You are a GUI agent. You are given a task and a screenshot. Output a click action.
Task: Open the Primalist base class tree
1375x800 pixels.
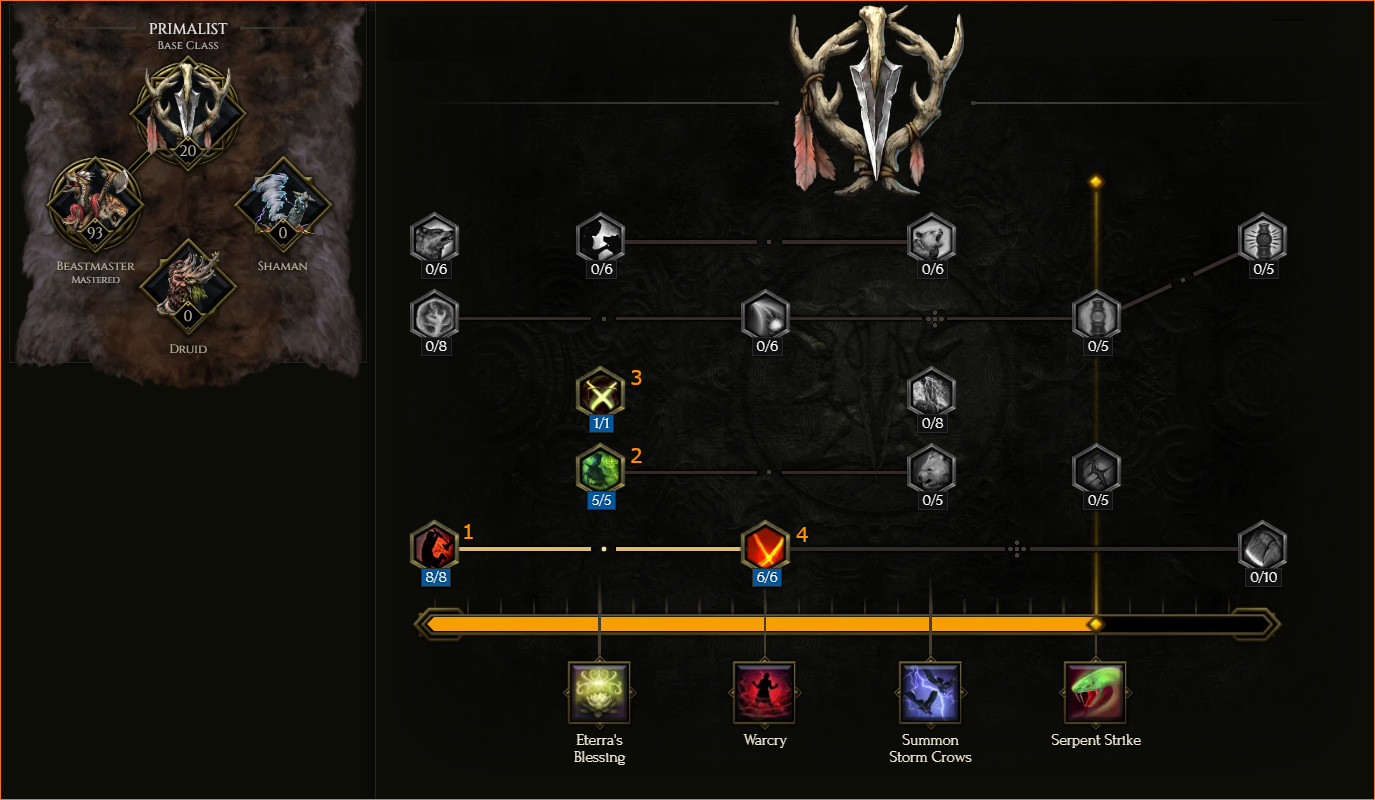pos(188,110)
